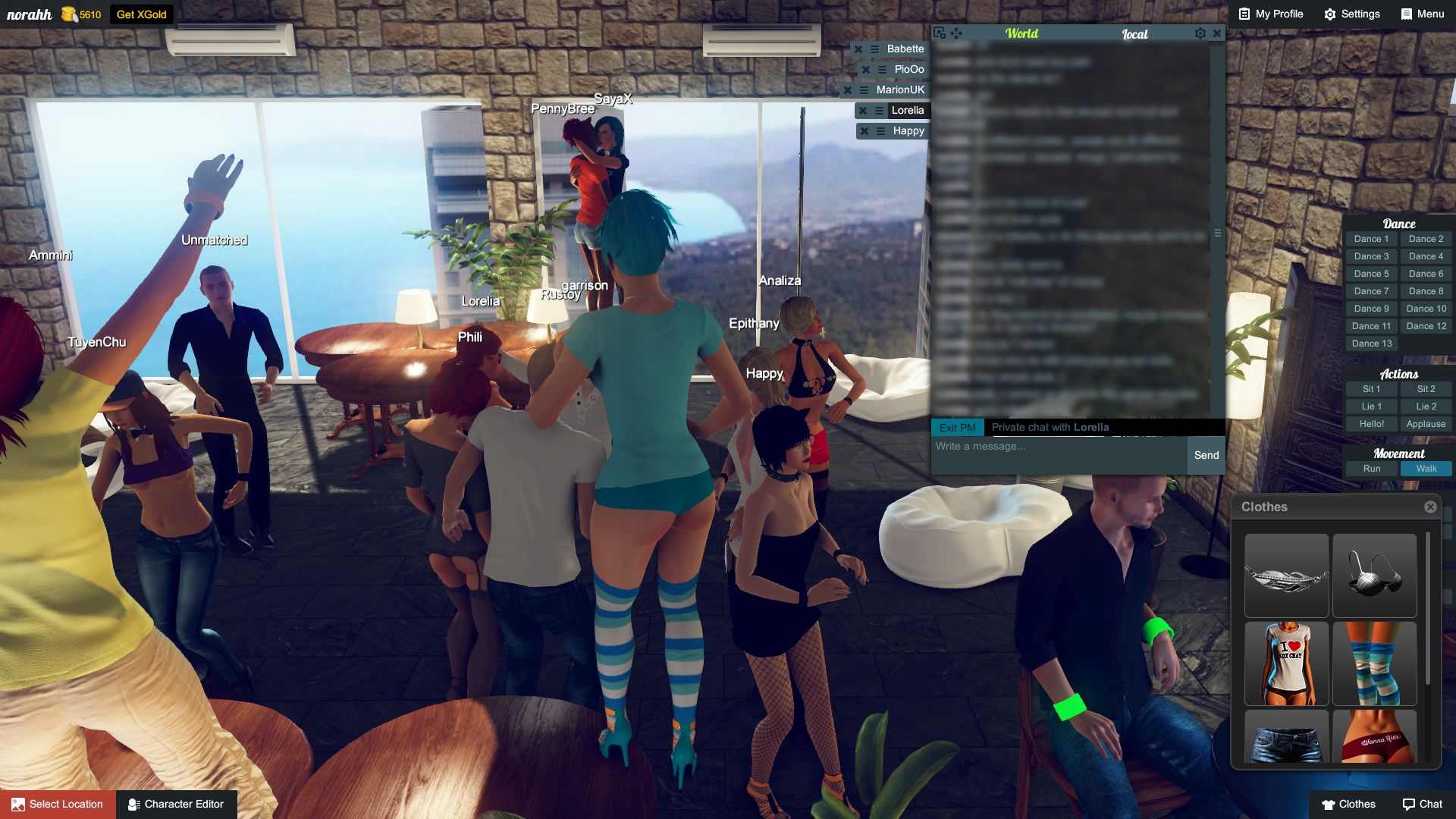Image resolution: width=1456 pixels, height=819 pixels.
Task: Click Exit PM to leave private chat
Action: pyautogui.click(x=958, y=427)
